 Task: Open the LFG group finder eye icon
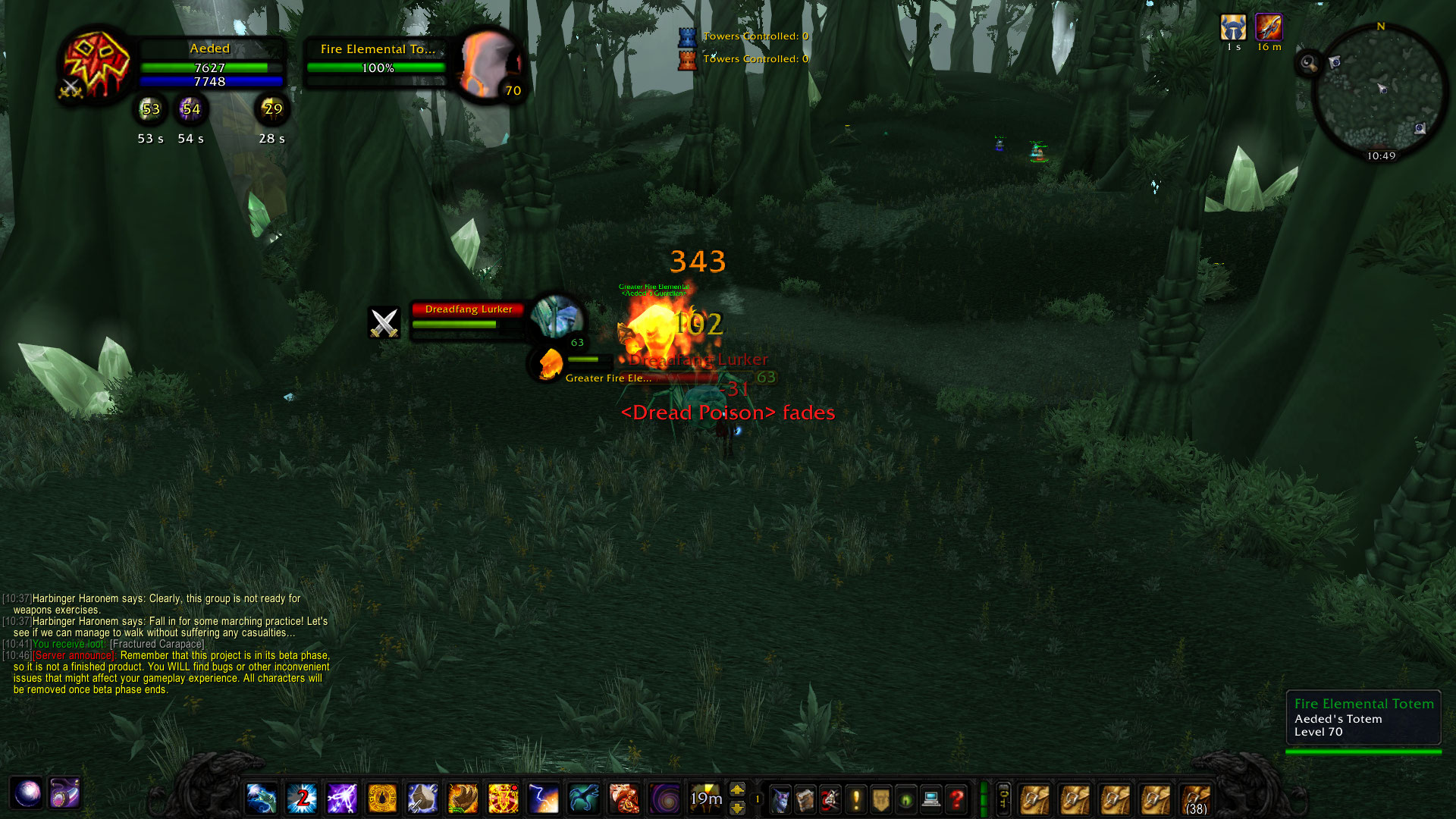tap(901, 799)
